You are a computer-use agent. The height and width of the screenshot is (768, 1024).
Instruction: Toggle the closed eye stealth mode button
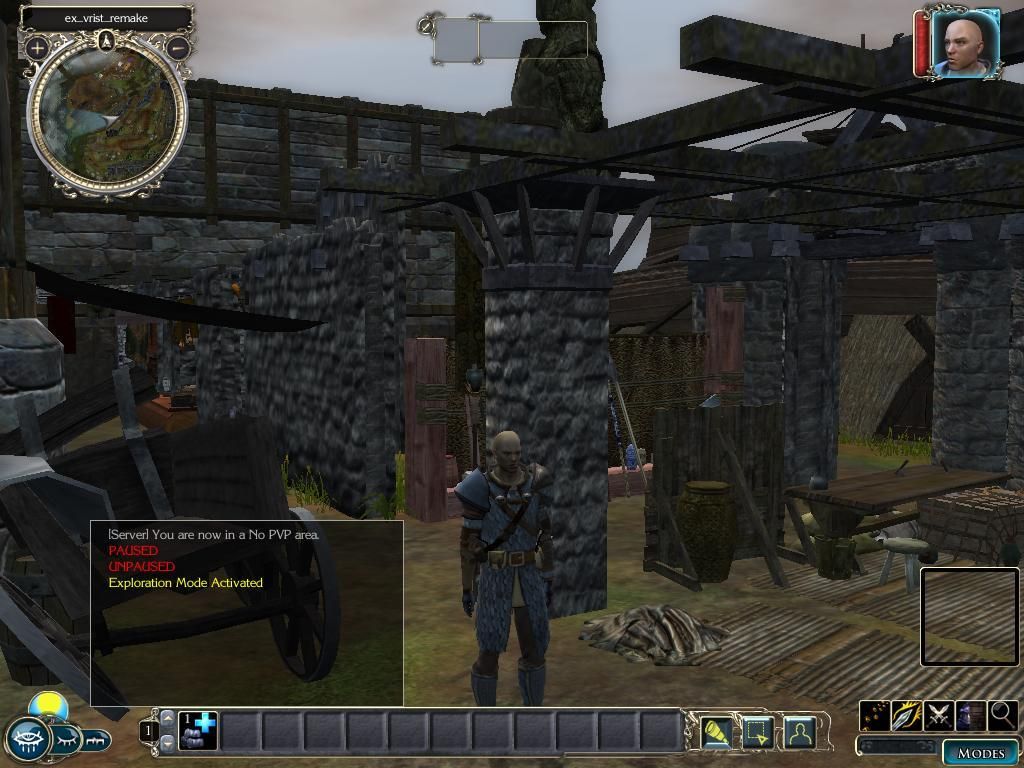64,740
